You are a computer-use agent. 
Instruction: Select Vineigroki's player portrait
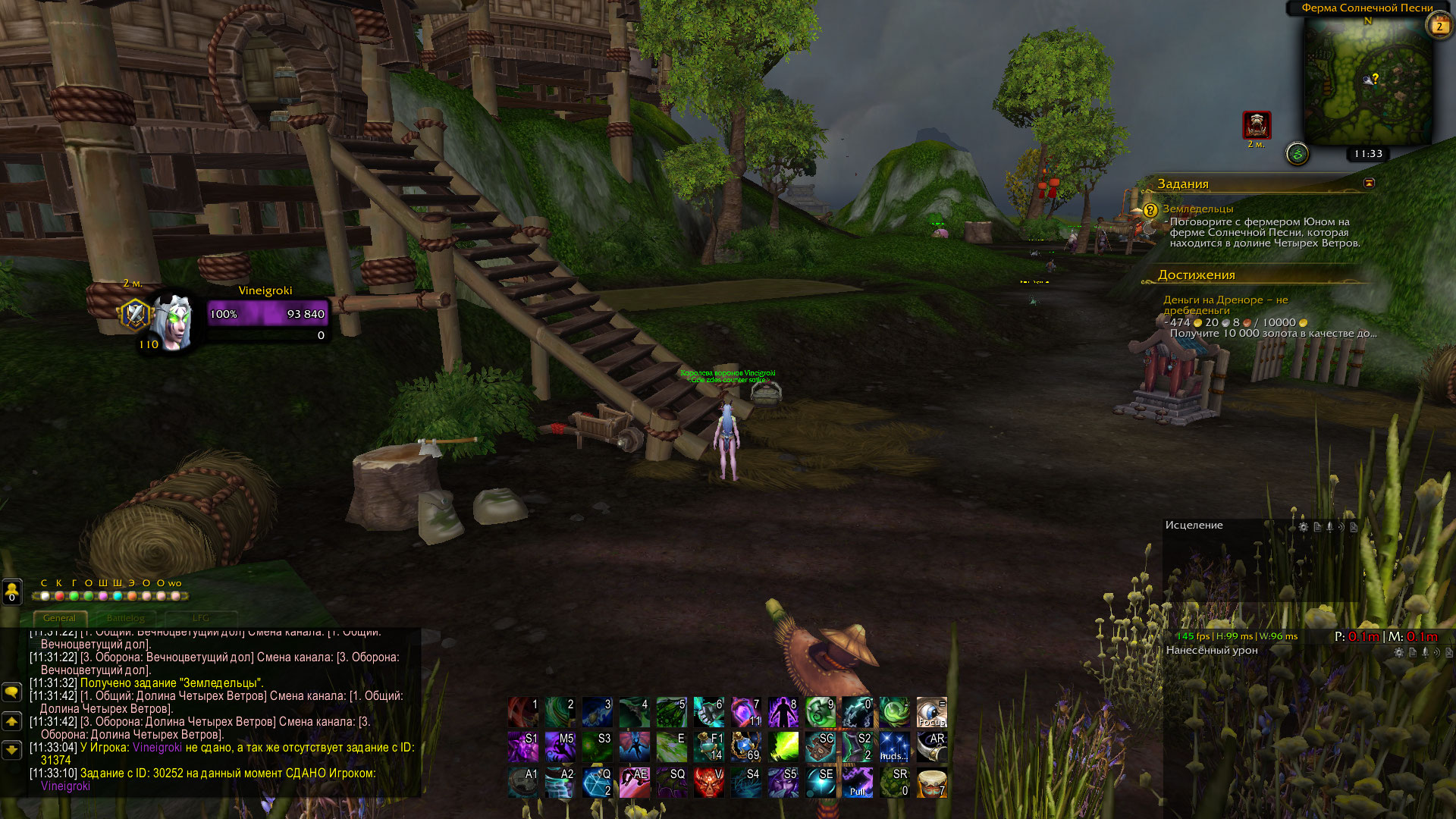173,322
